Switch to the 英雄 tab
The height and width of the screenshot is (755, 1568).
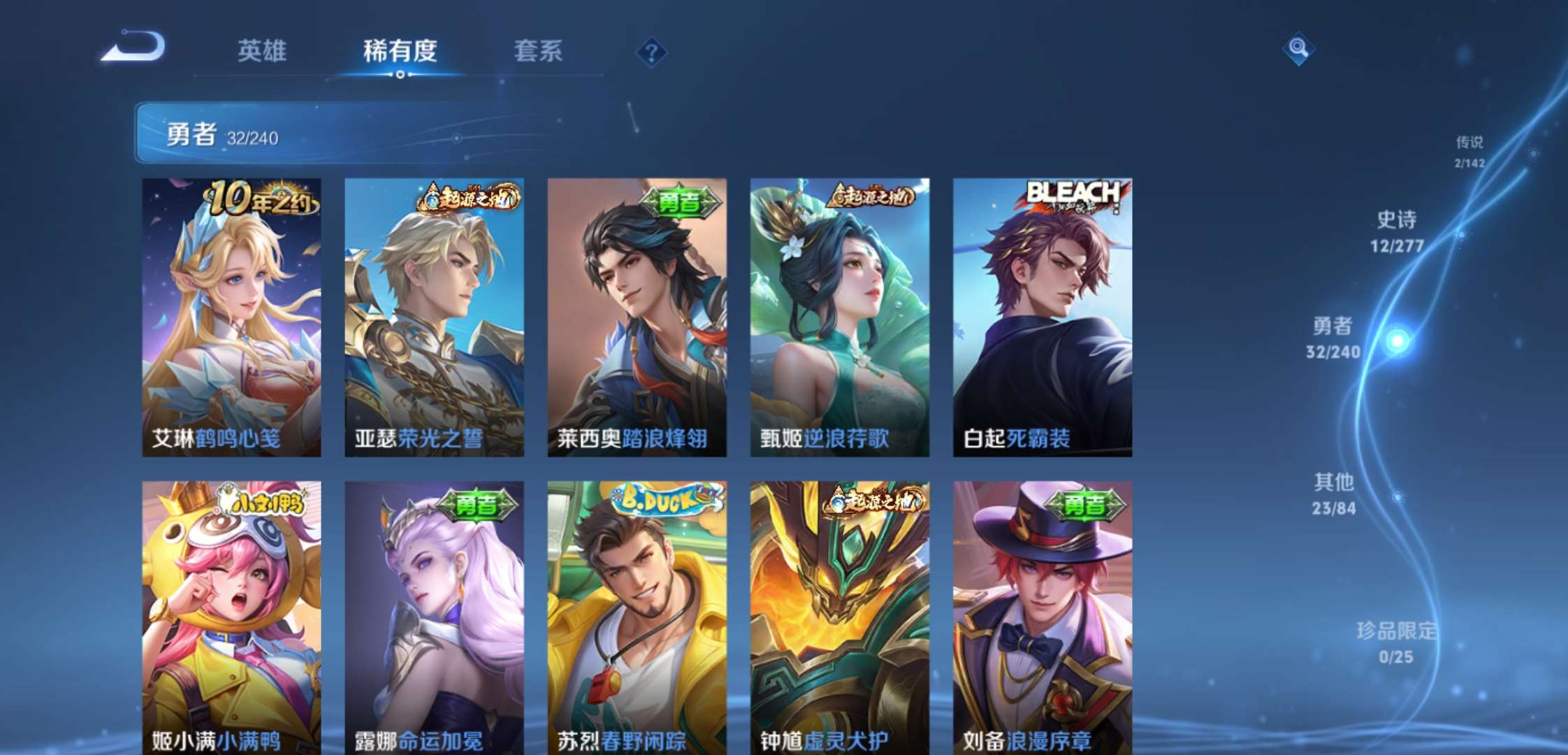(x=264, y=52)
